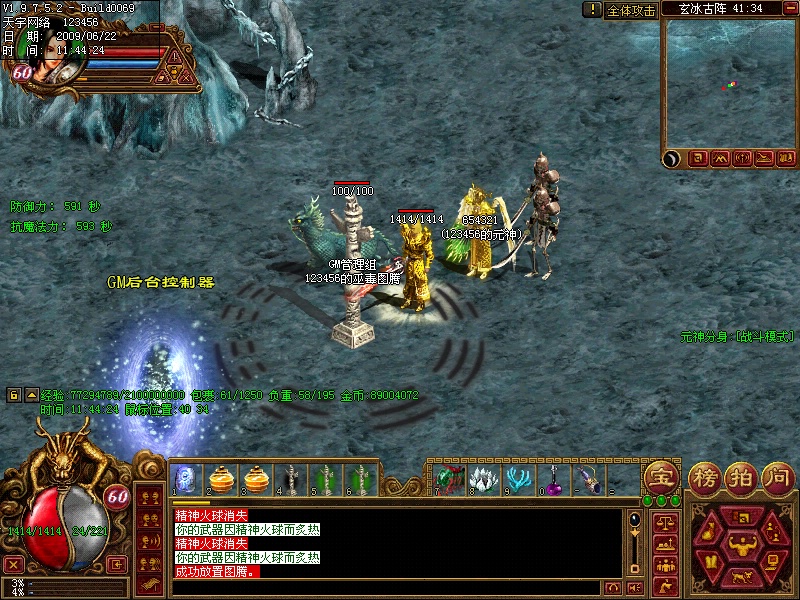Open the 拍 auction button
Viewport: 800px width, 600px height.
coord(742,476)
